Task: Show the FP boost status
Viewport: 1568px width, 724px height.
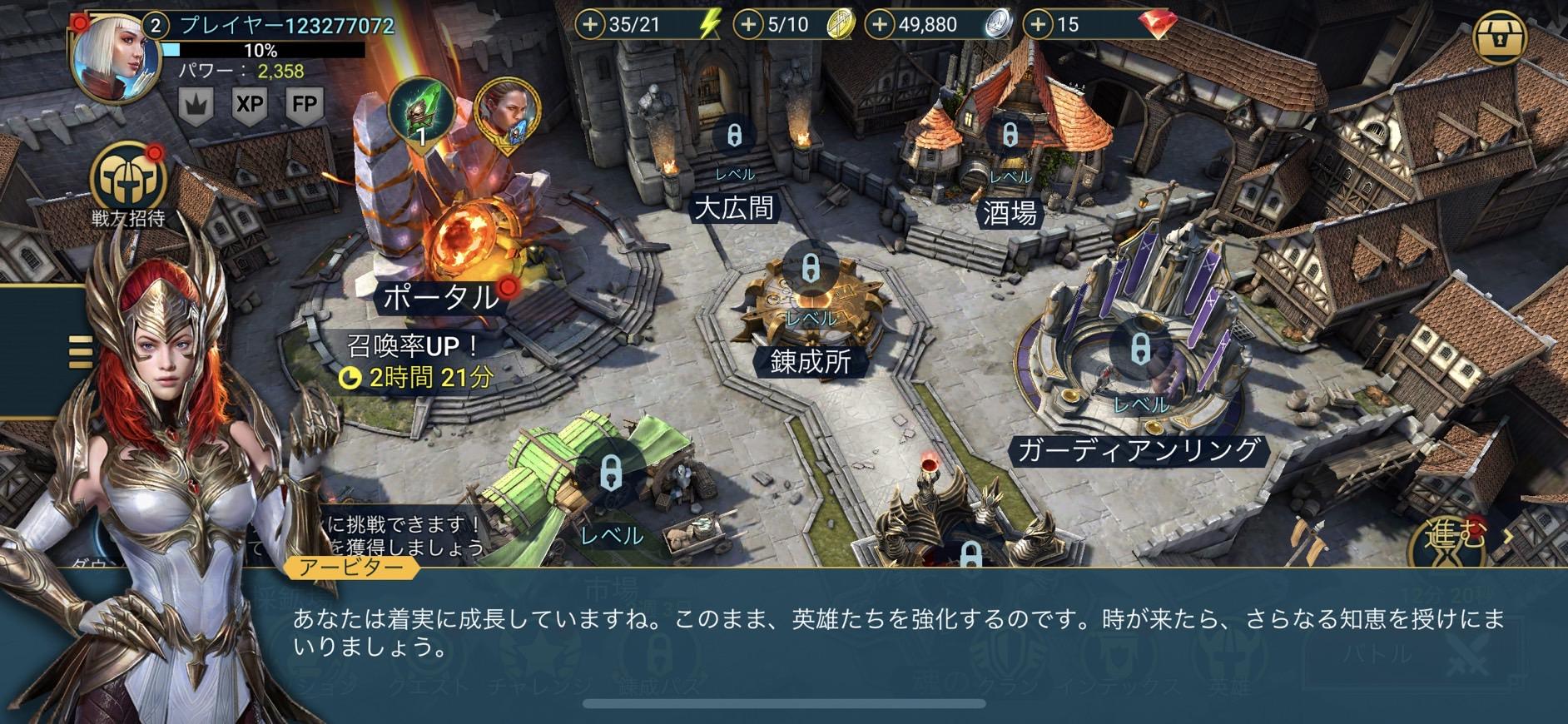Action: (x=305, y=105)
